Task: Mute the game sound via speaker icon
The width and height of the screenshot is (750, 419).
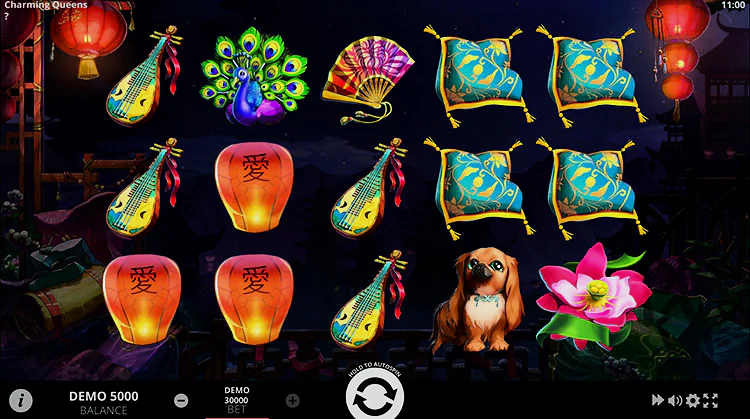Action: click(675, 401)
